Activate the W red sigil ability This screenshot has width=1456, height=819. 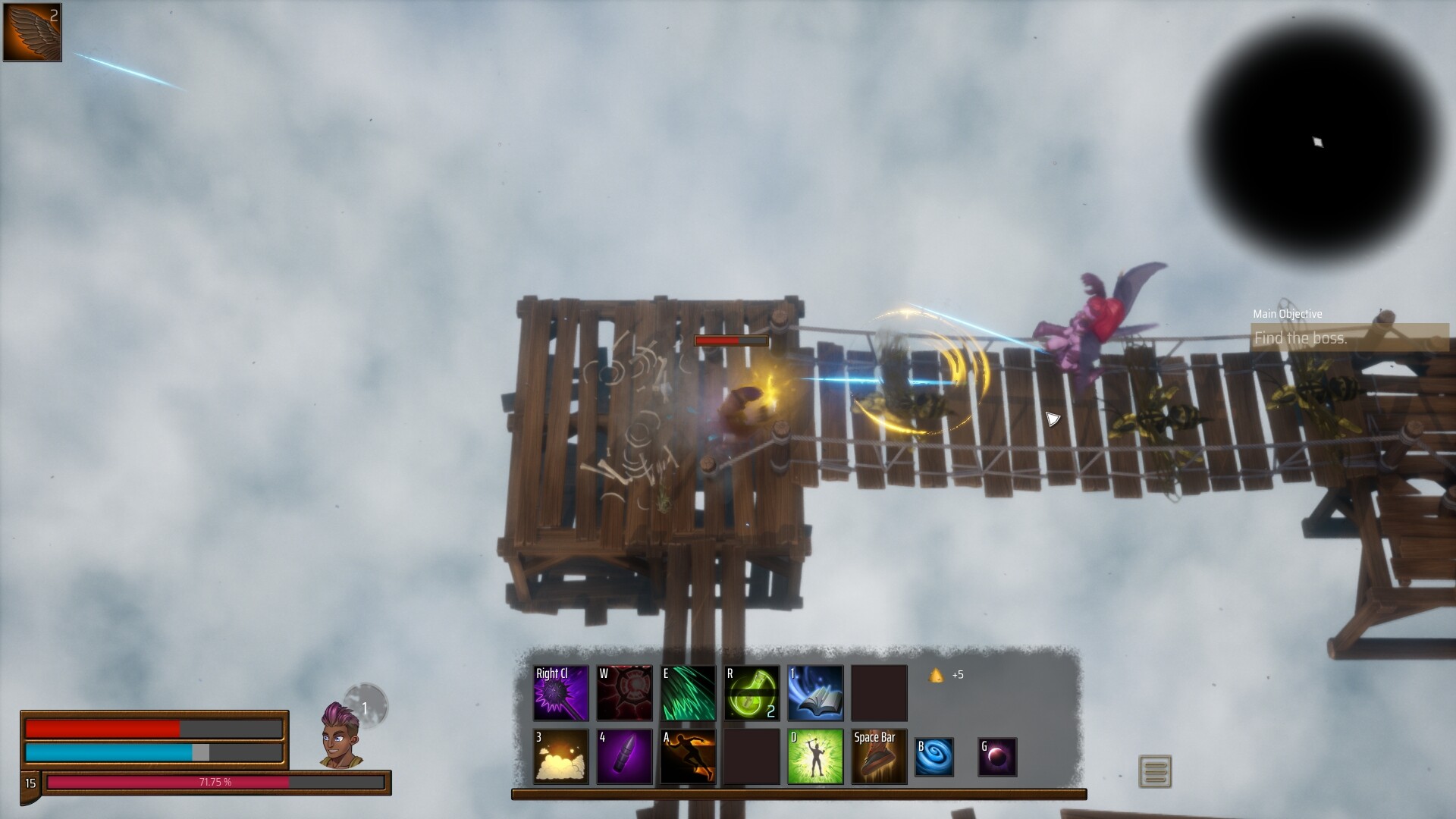[624, 692]
